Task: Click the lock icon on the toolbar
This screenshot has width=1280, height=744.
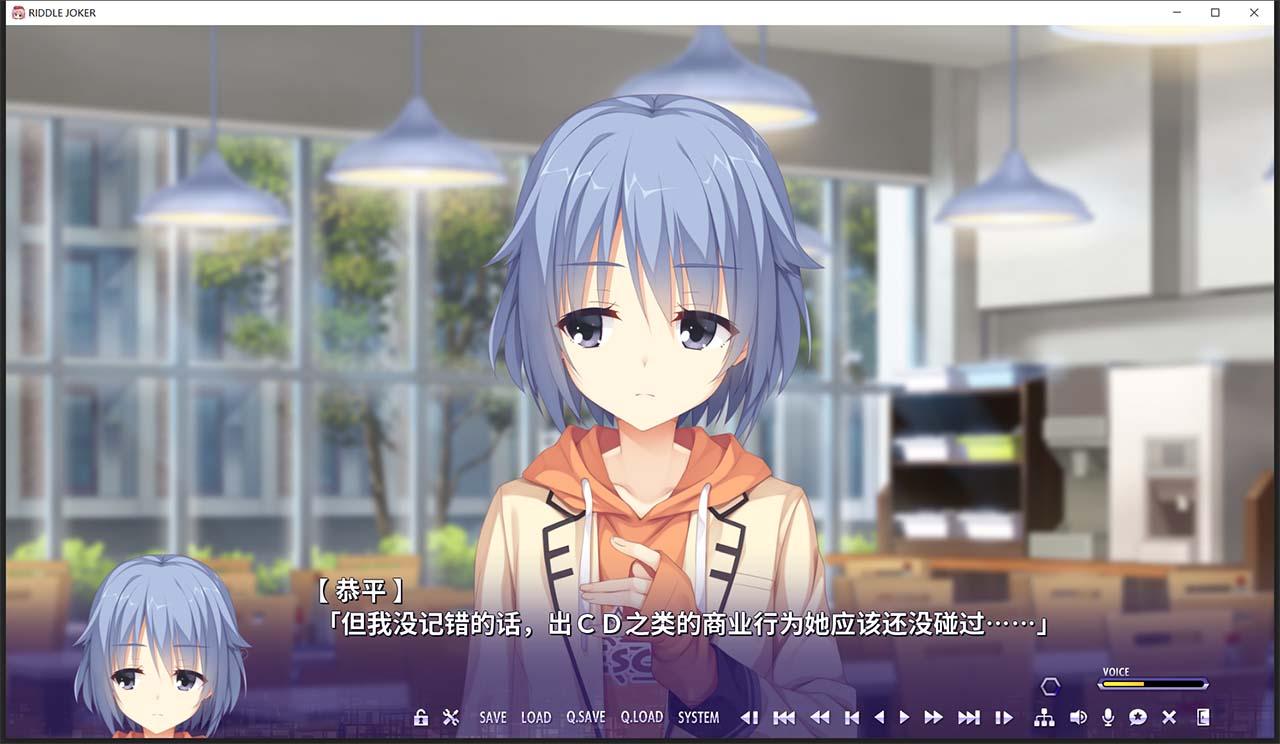Action: [x=421, y=717]
